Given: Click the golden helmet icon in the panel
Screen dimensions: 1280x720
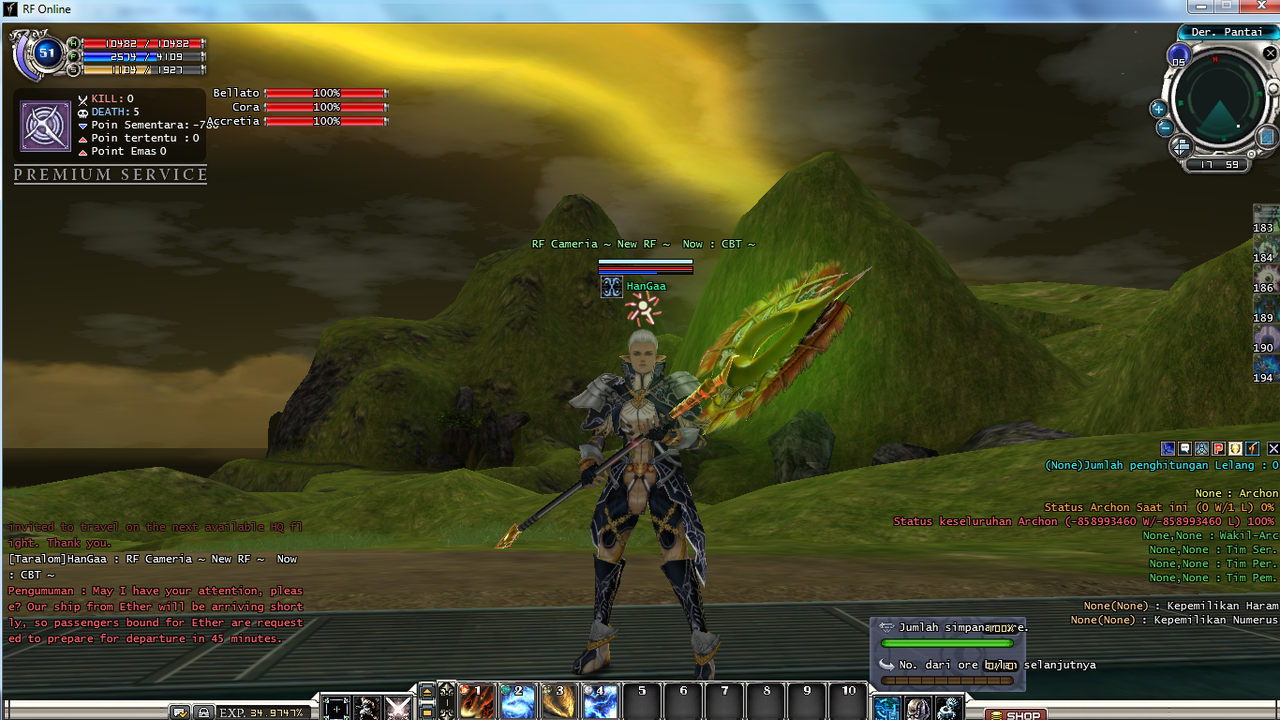Looking at the screenshot, I should [1236, 449].
